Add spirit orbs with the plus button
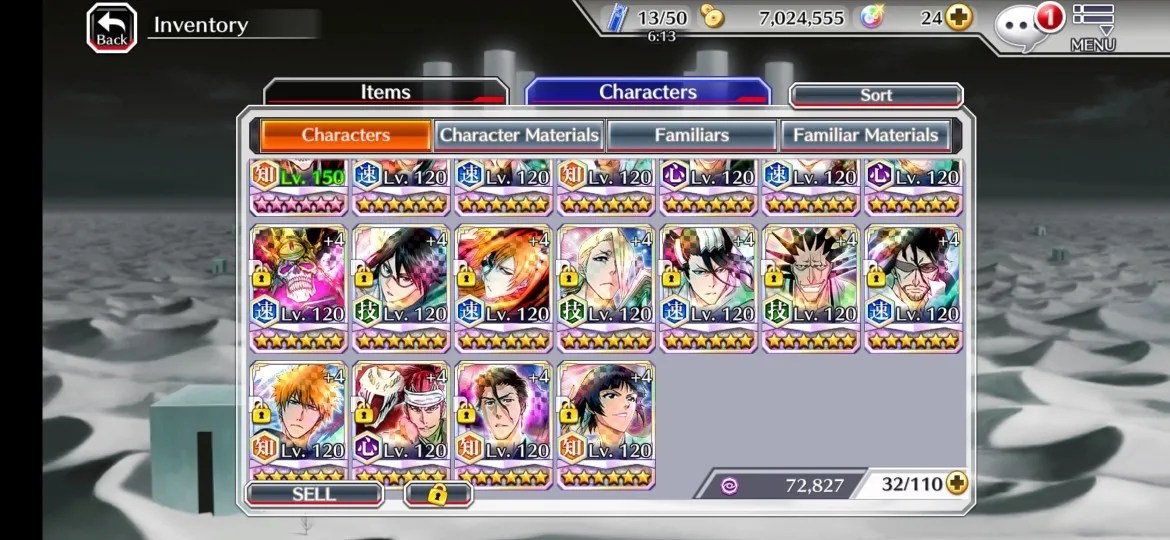Image resolution: width=1170 pixels, height=540 pixels. click(x=959, y=18)
